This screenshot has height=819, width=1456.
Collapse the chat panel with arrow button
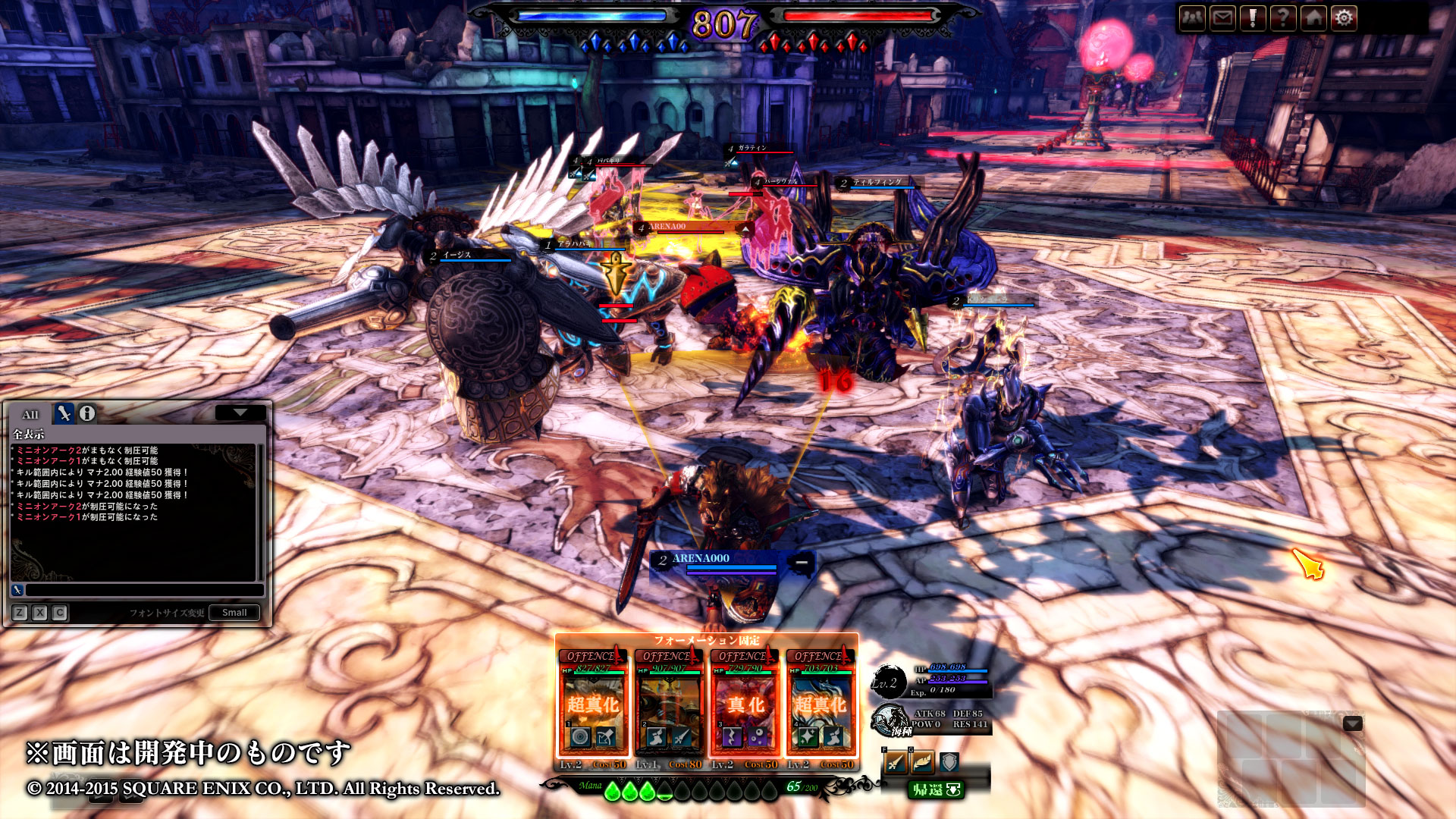tap(240, 413)
